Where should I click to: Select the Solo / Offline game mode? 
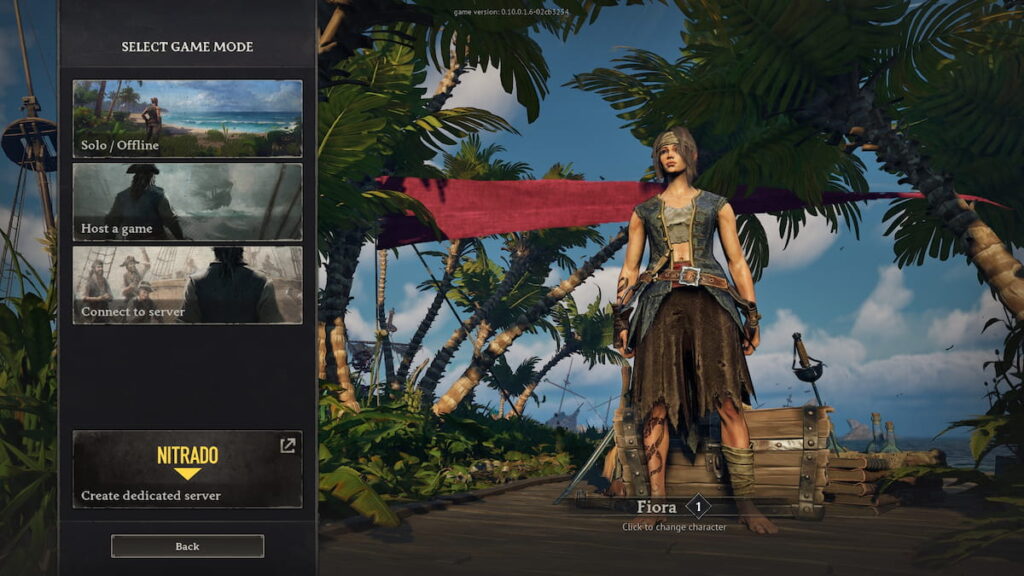(x=187, y=118)
